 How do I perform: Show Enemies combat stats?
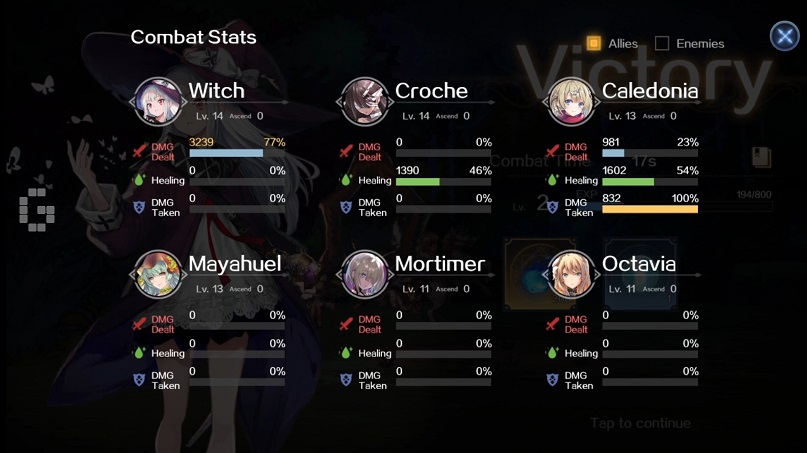click(662, 43)
